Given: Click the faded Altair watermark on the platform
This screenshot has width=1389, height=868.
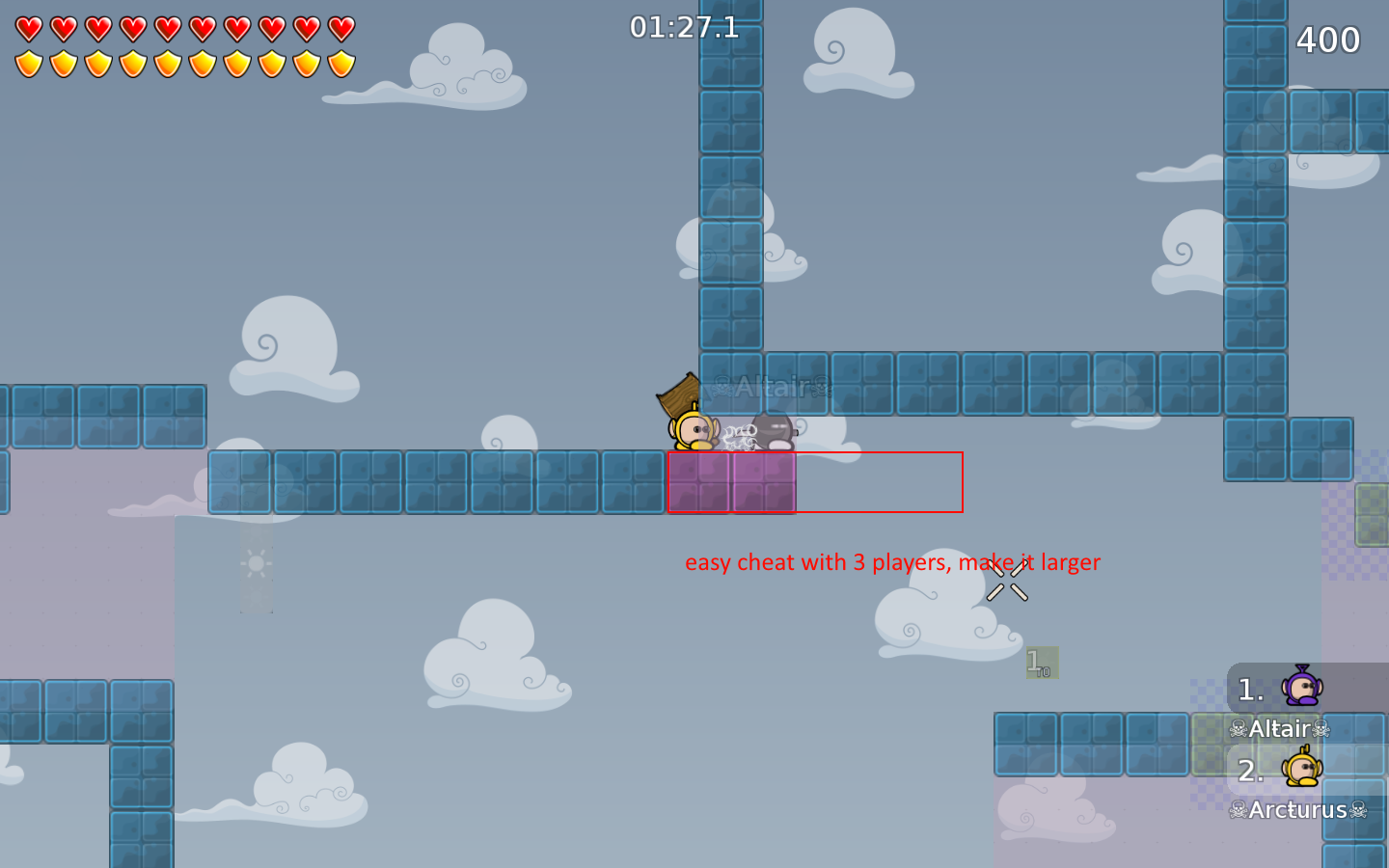Looking at the screenshot, I should pos(770,388).
